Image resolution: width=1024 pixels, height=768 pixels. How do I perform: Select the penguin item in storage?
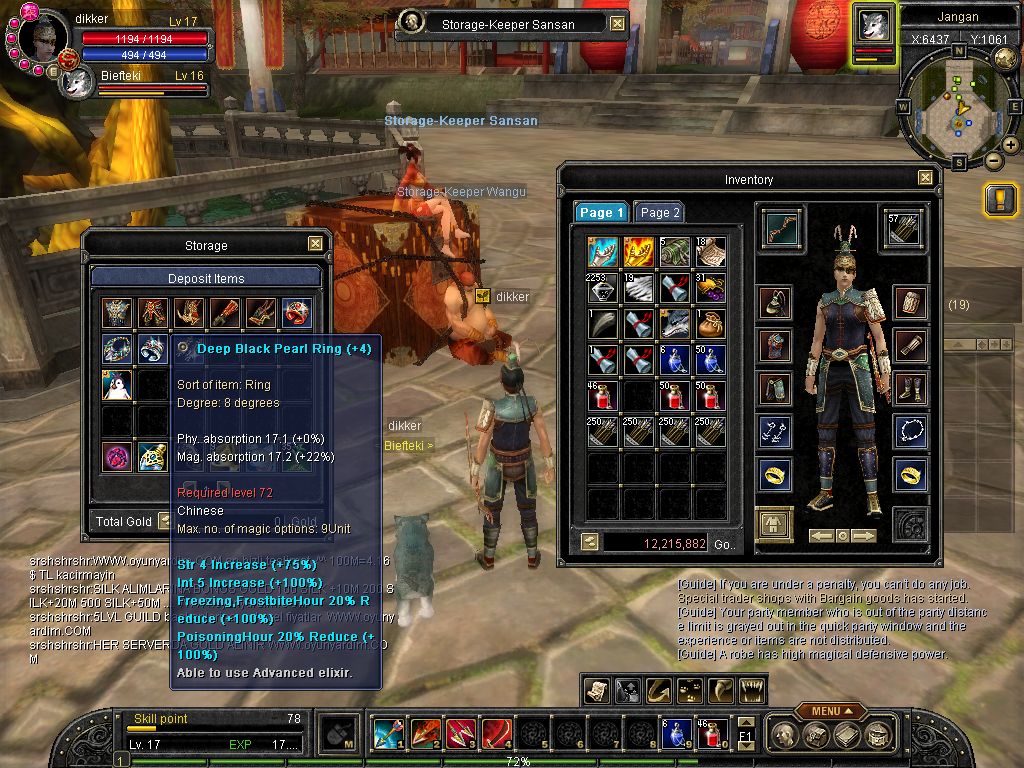[x=116, y=384]
